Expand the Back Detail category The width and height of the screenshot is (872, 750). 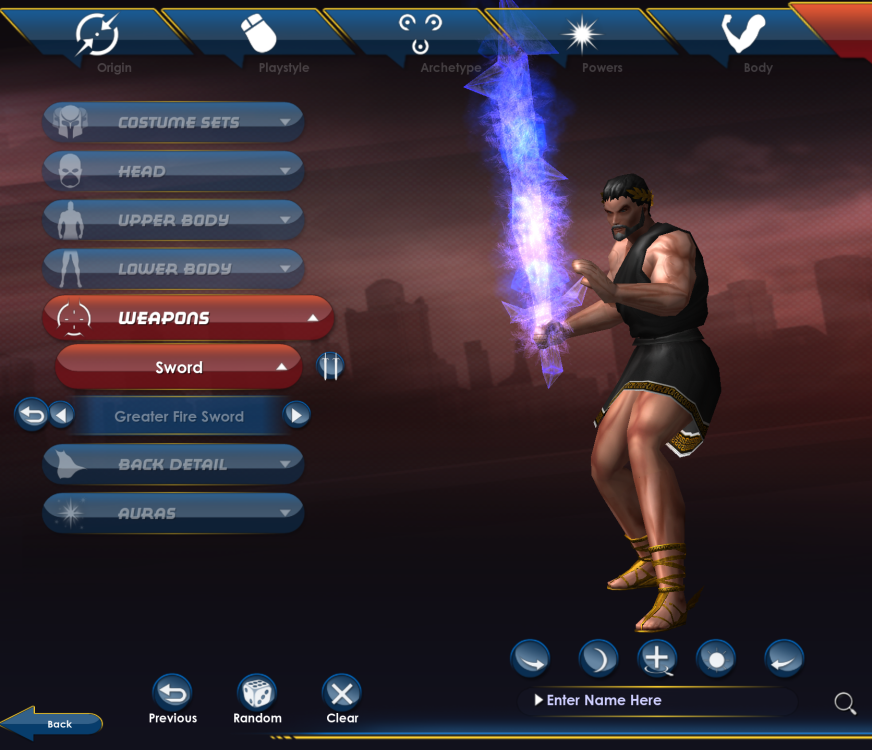(173, 464)
